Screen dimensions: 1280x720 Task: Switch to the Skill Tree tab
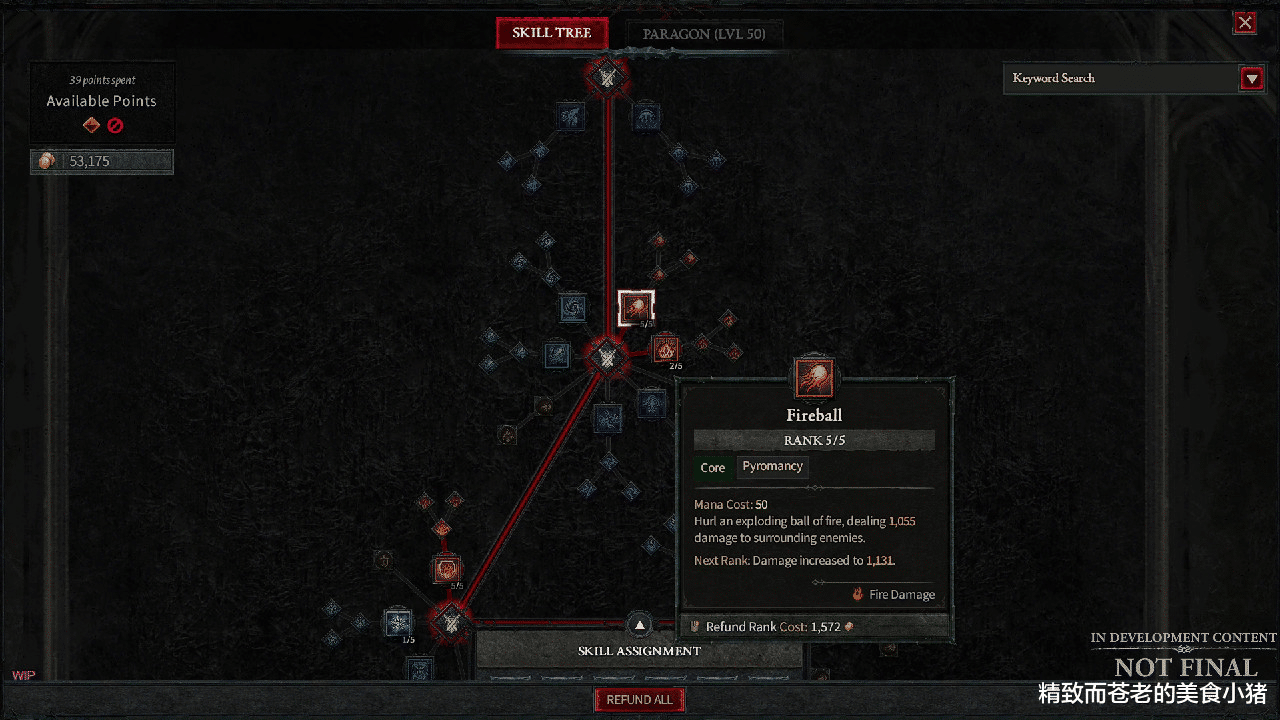click(x=552, y=33)
